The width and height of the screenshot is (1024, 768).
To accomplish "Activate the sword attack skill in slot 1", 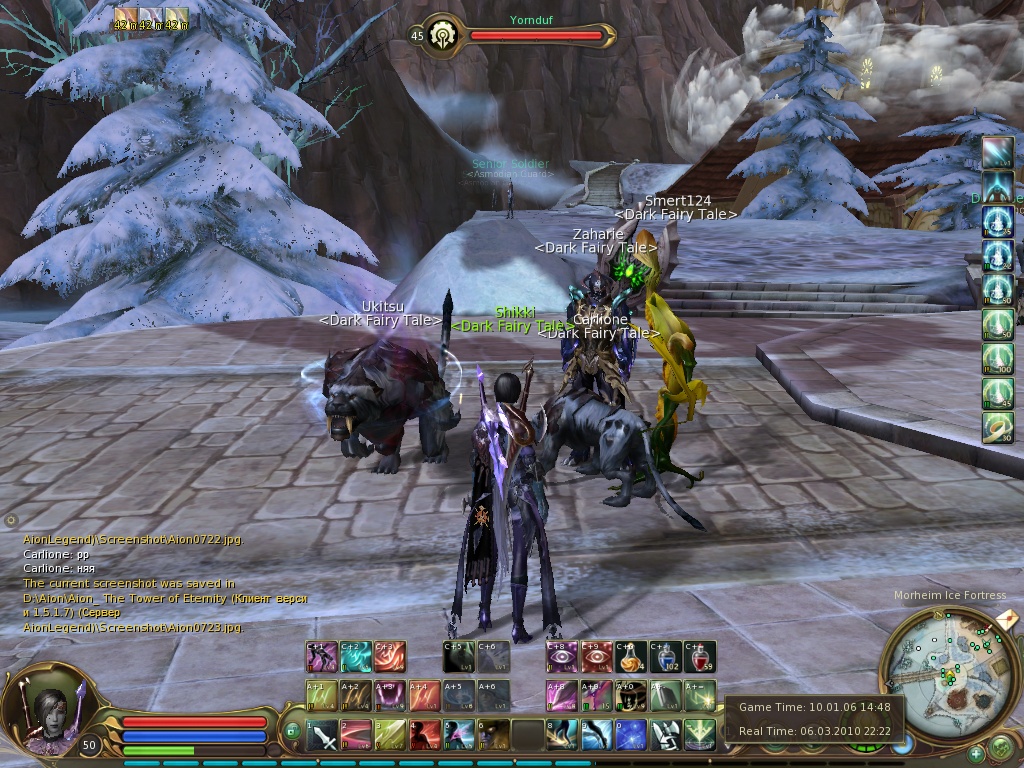I will point(323,736).
